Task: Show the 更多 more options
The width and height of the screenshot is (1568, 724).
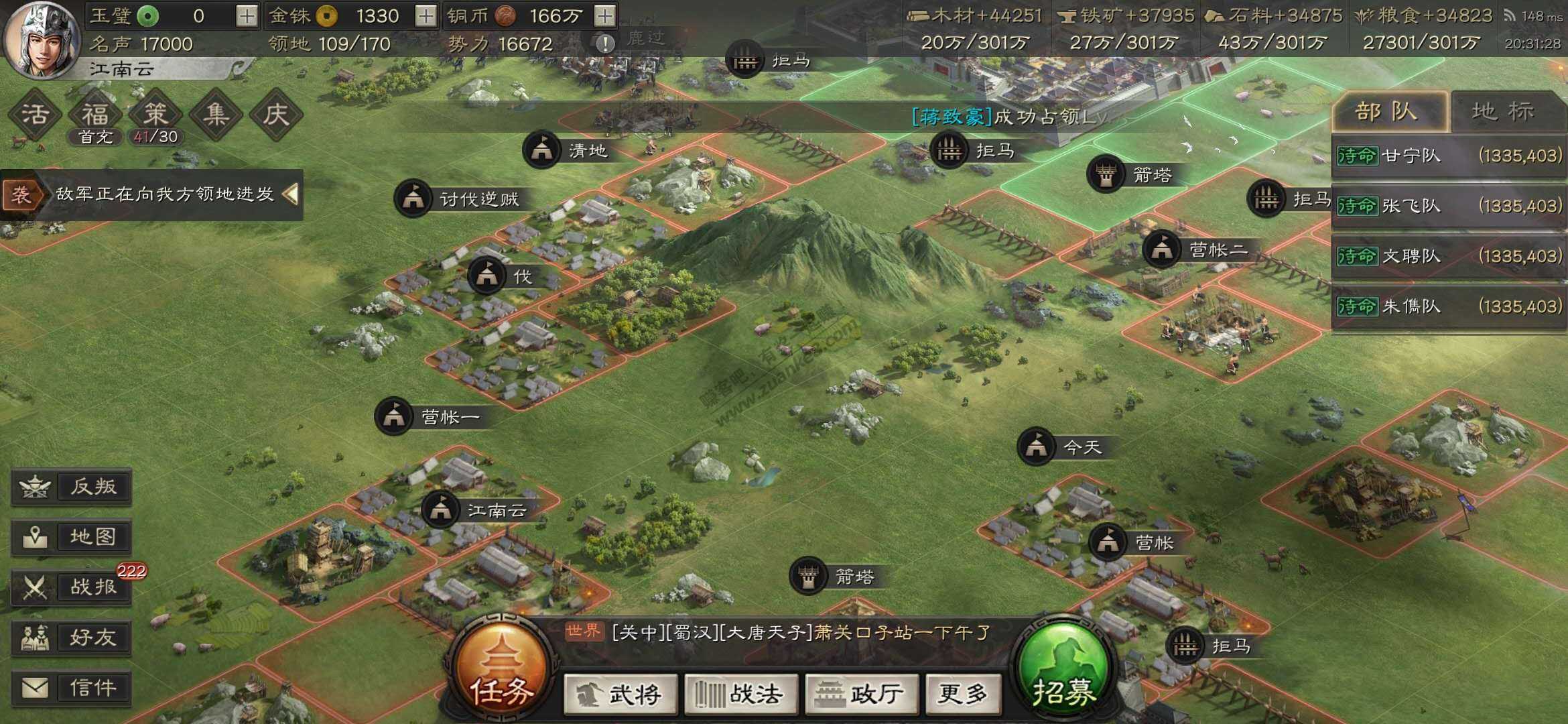Action: click(963, 695)
